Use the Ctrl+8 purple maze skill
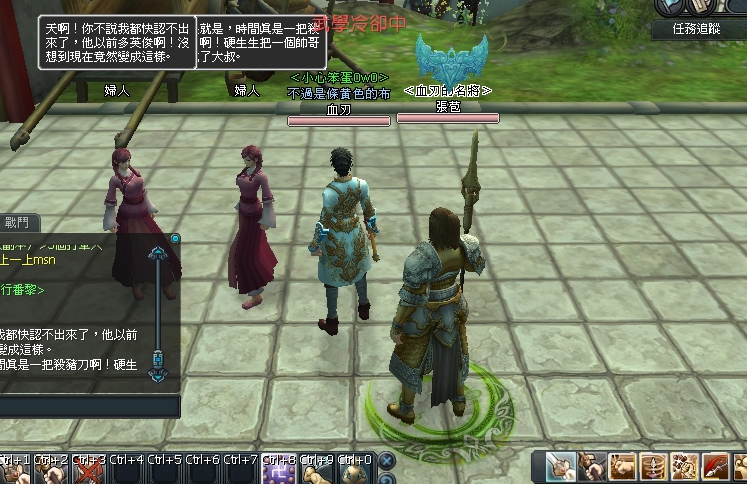 click(277, 471)
